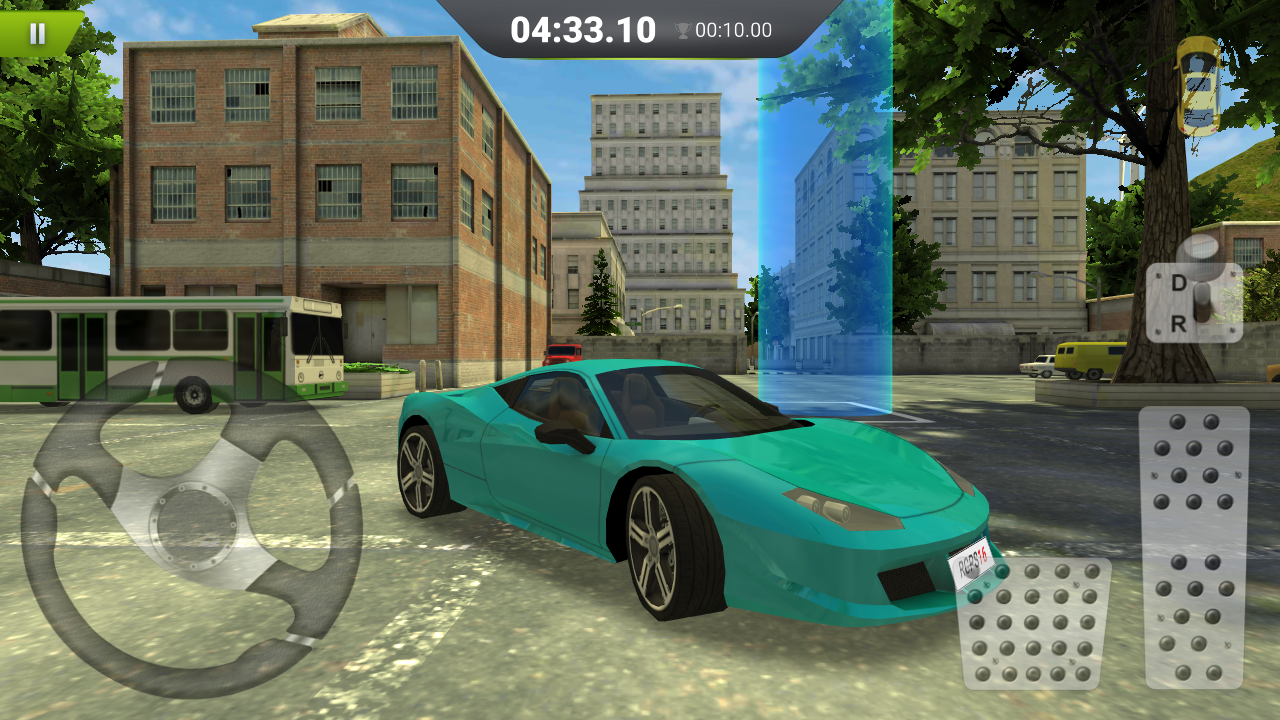1280x720 pixels.
Task: Tap the steering wheel control
Action: click(191, 526)
